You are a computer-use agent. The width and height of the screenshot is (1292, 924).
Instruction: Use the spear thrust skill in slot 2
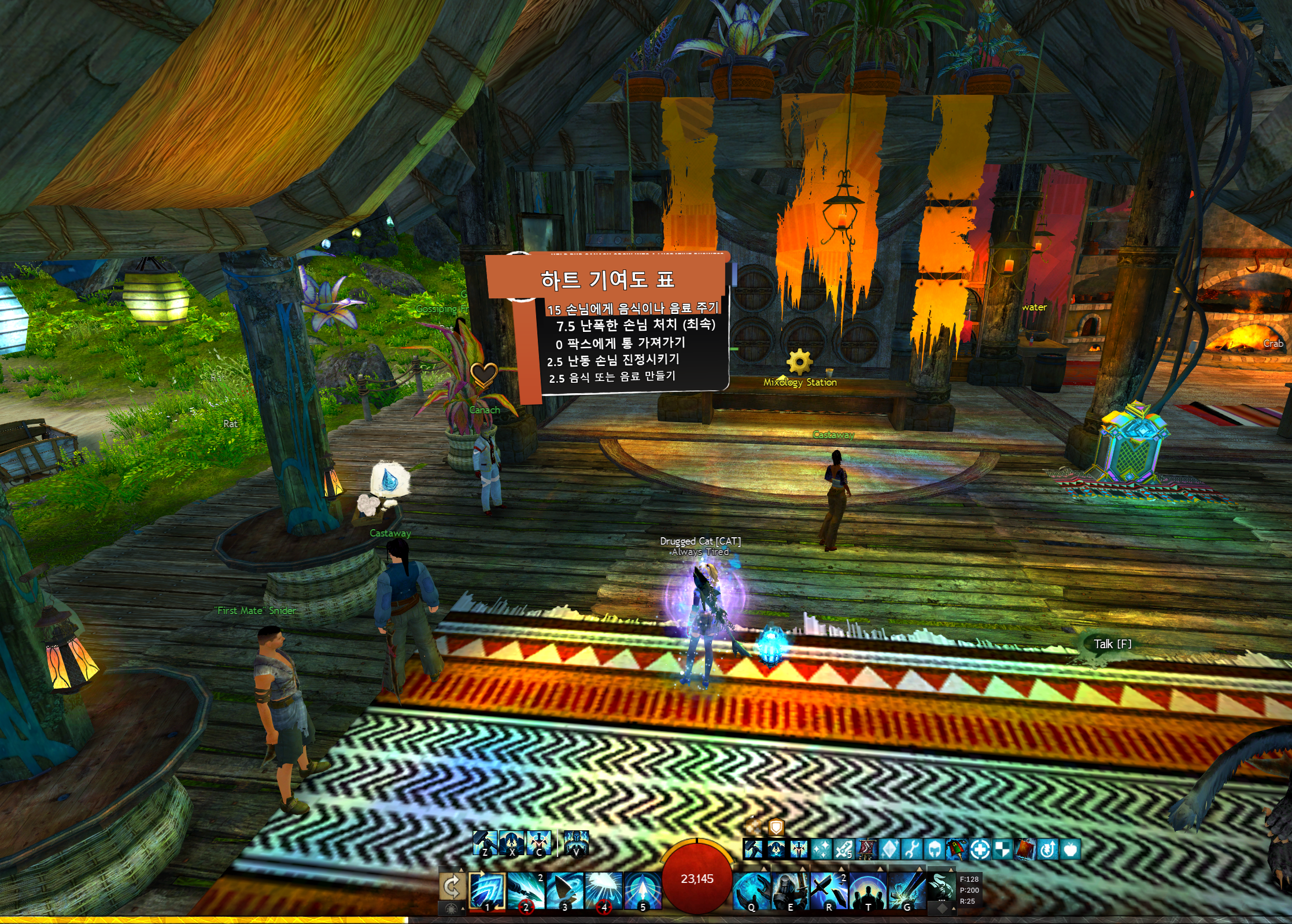(x=526, y=890)
